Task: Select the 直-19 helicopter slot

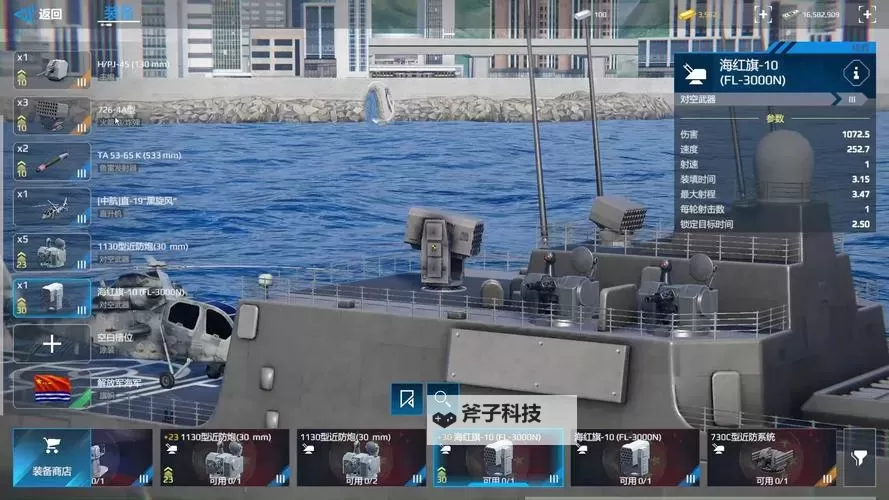Action: [52, 206]
